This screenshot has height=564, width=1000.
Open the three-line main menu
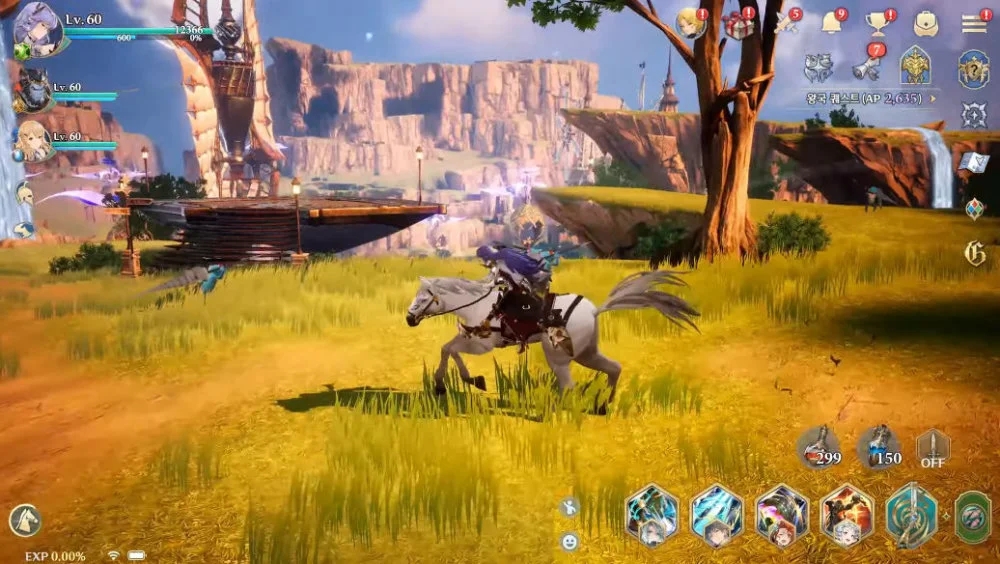point(974,23)
